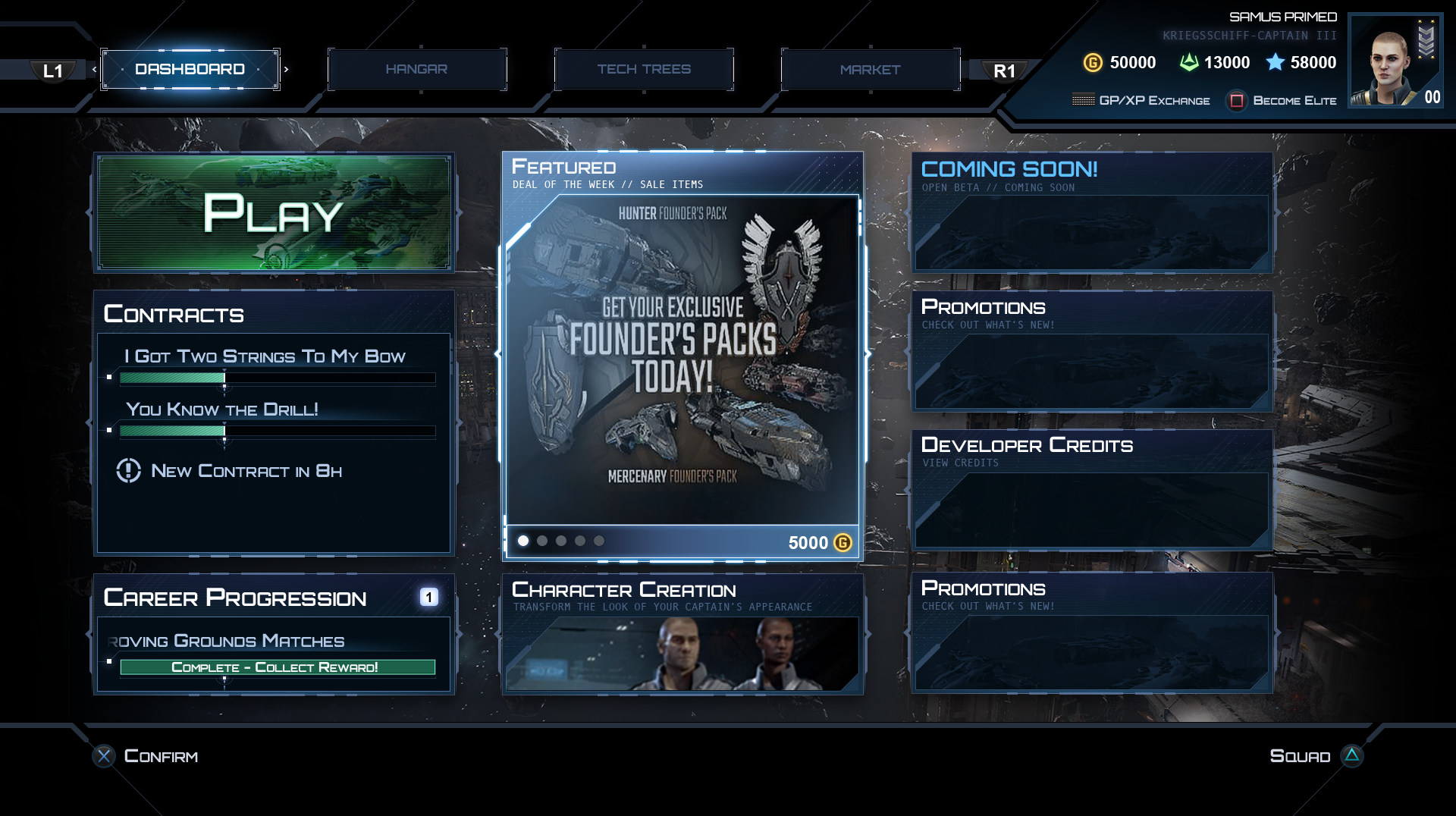Start a match with the Play button
The height and width of the screenshot is (816, 1456).
[x=274, y=213]
